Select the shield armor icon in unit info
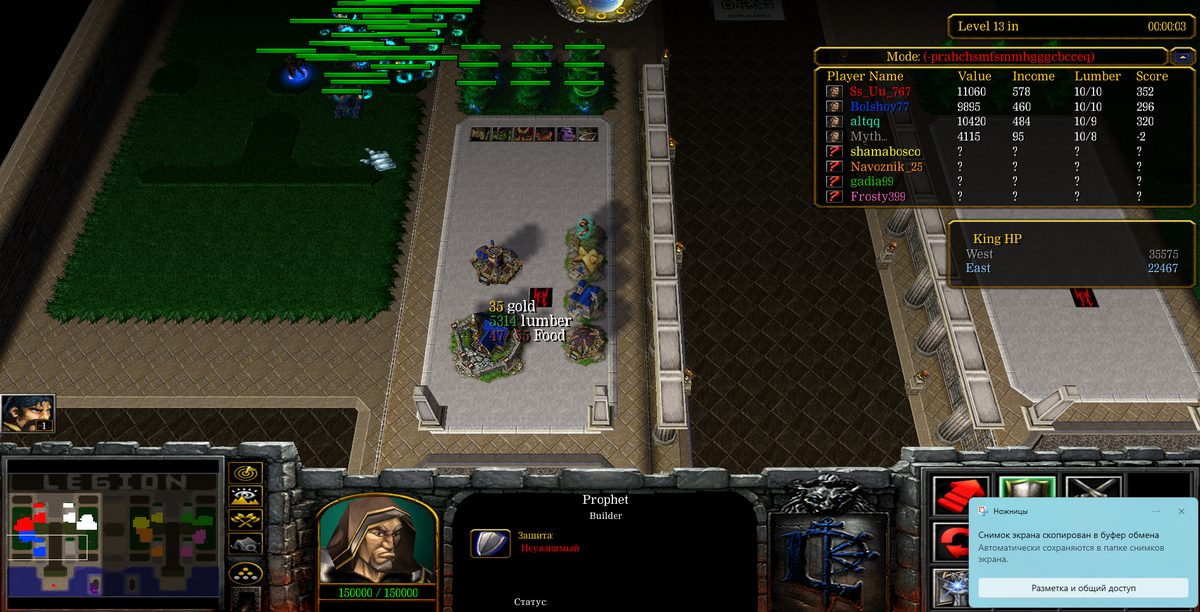Viewport: 1200px width, 612px height. click(x=490, y=543)
